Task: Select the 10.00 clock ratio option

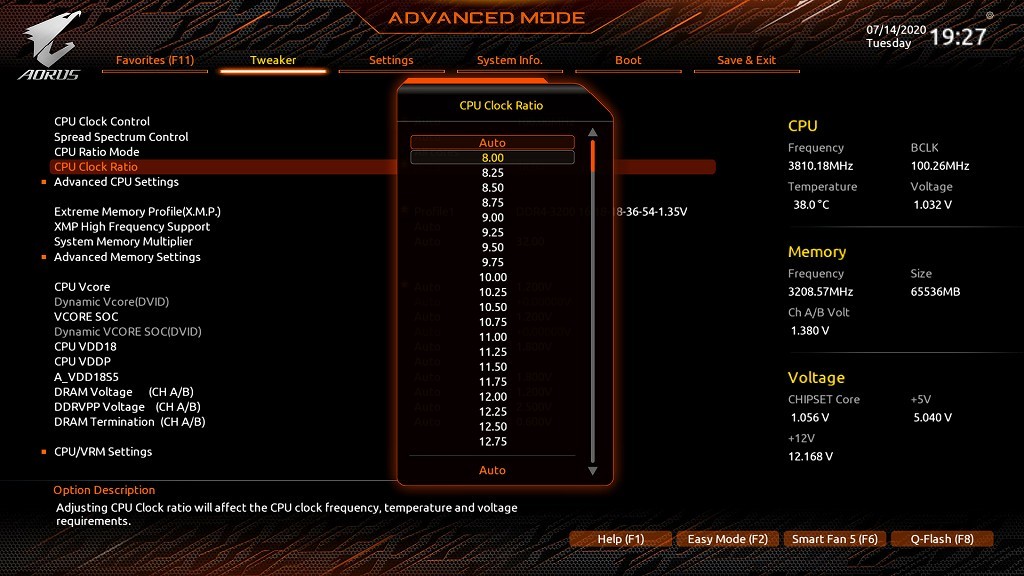Action: coord(492,277)
